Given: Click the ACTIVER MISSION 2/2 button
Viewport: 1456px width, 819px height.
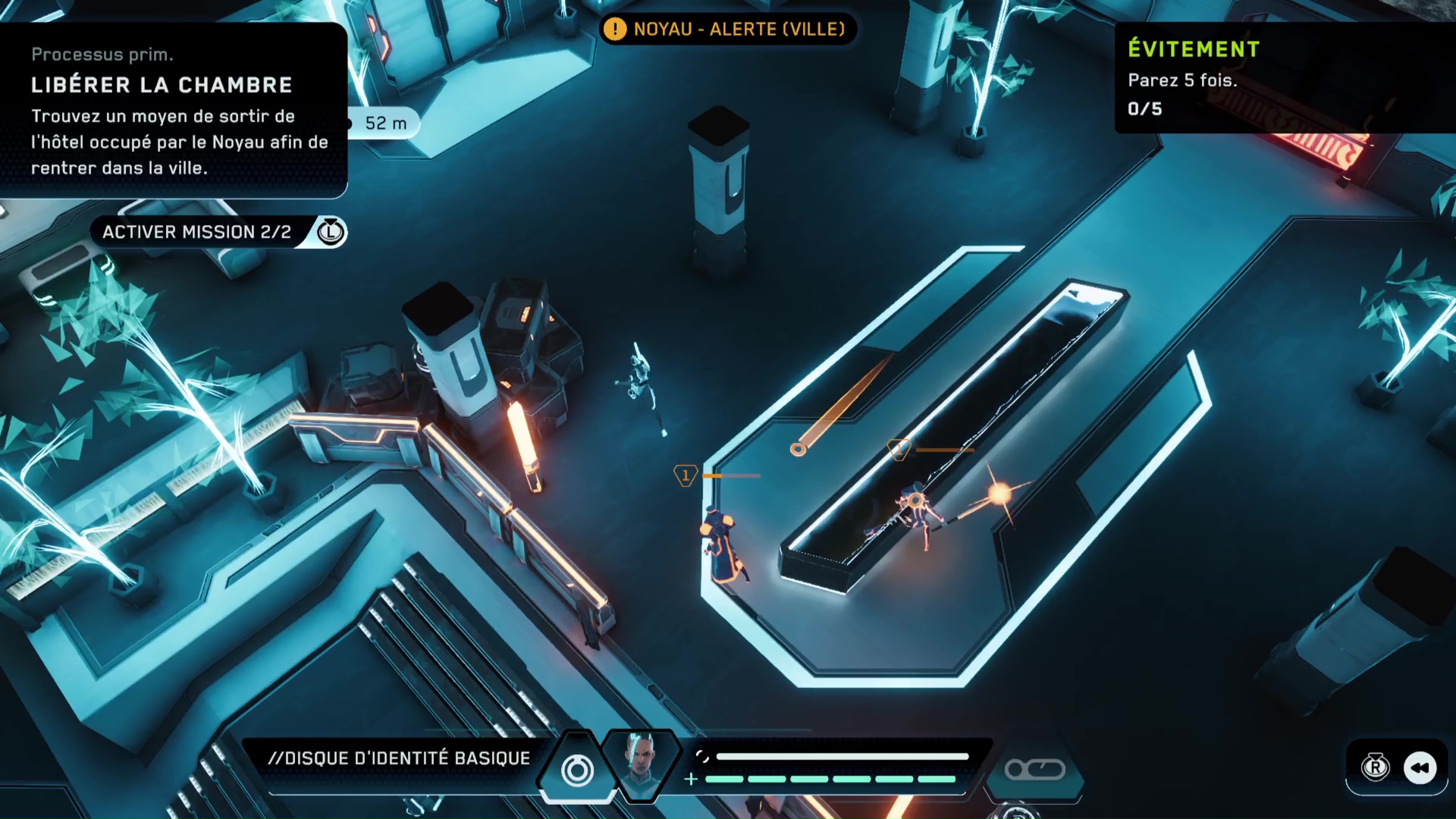Looking at the screenshot, I should 199,232.
